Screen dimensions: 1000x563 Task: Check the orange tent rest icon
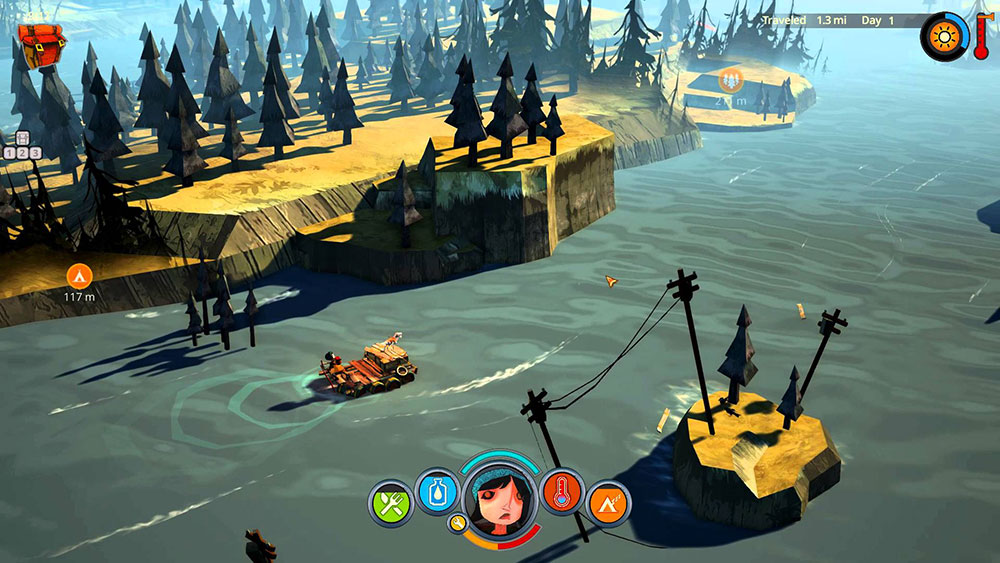pos(608,504)
